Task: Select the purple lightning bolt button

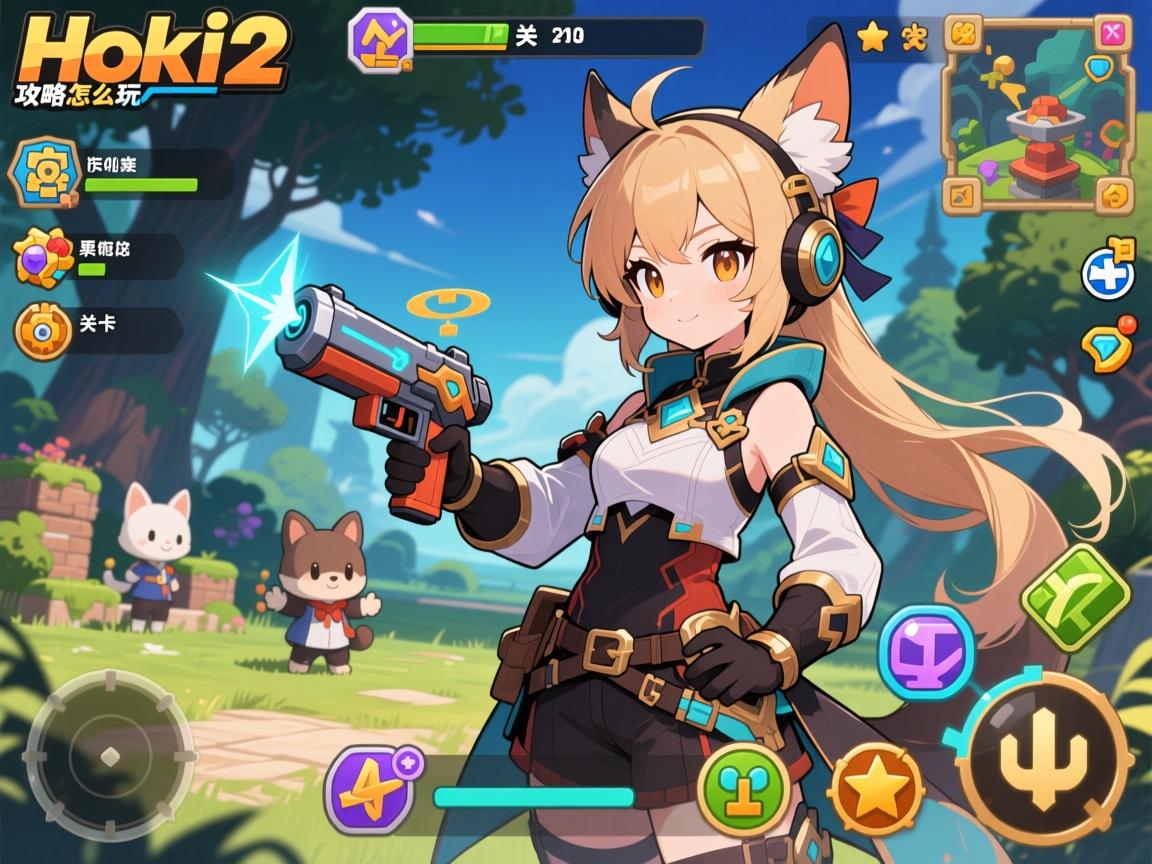Action: (369, 789)
